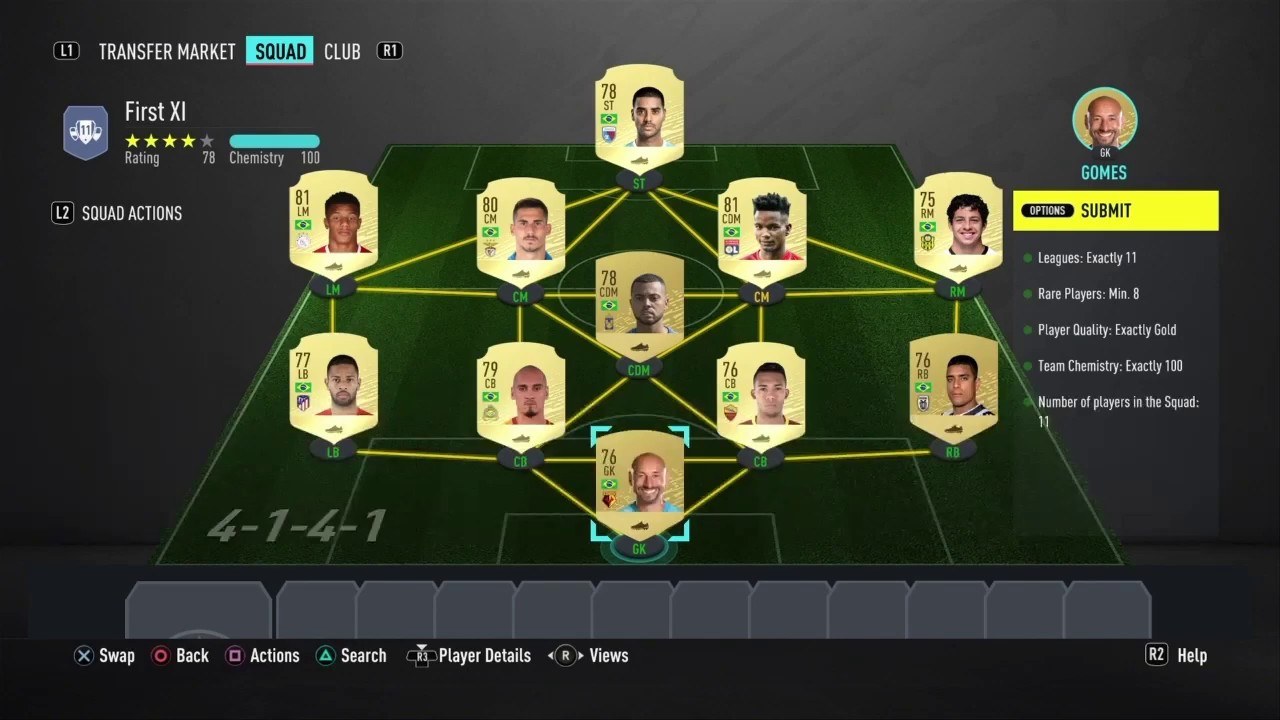Image resolution: width=1280 pixels, height=720 pixels.
Task: Select the square Actions icon
Action: 235,655
